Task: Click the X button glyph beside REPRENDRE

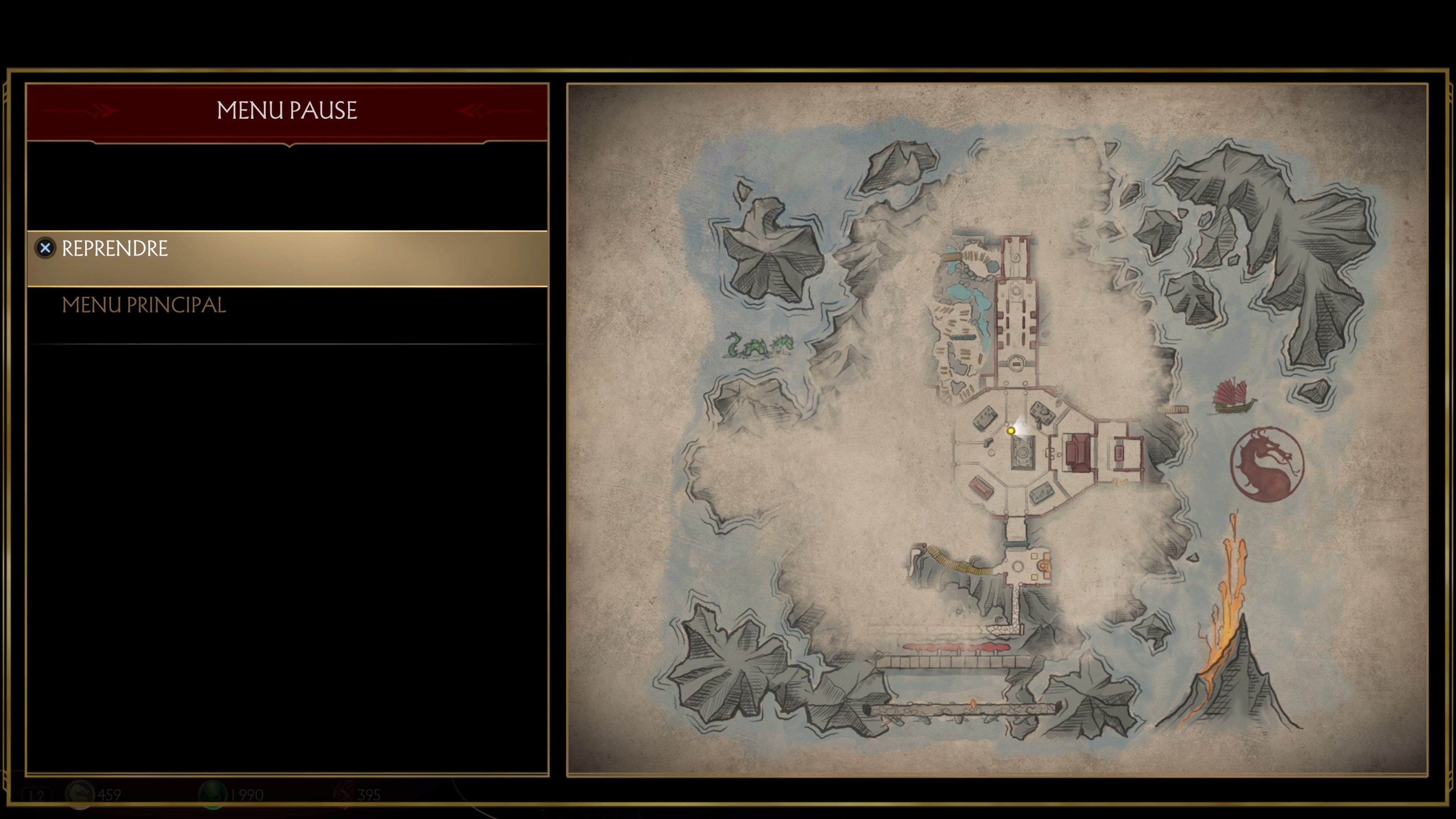Action: tap(45, 248)
